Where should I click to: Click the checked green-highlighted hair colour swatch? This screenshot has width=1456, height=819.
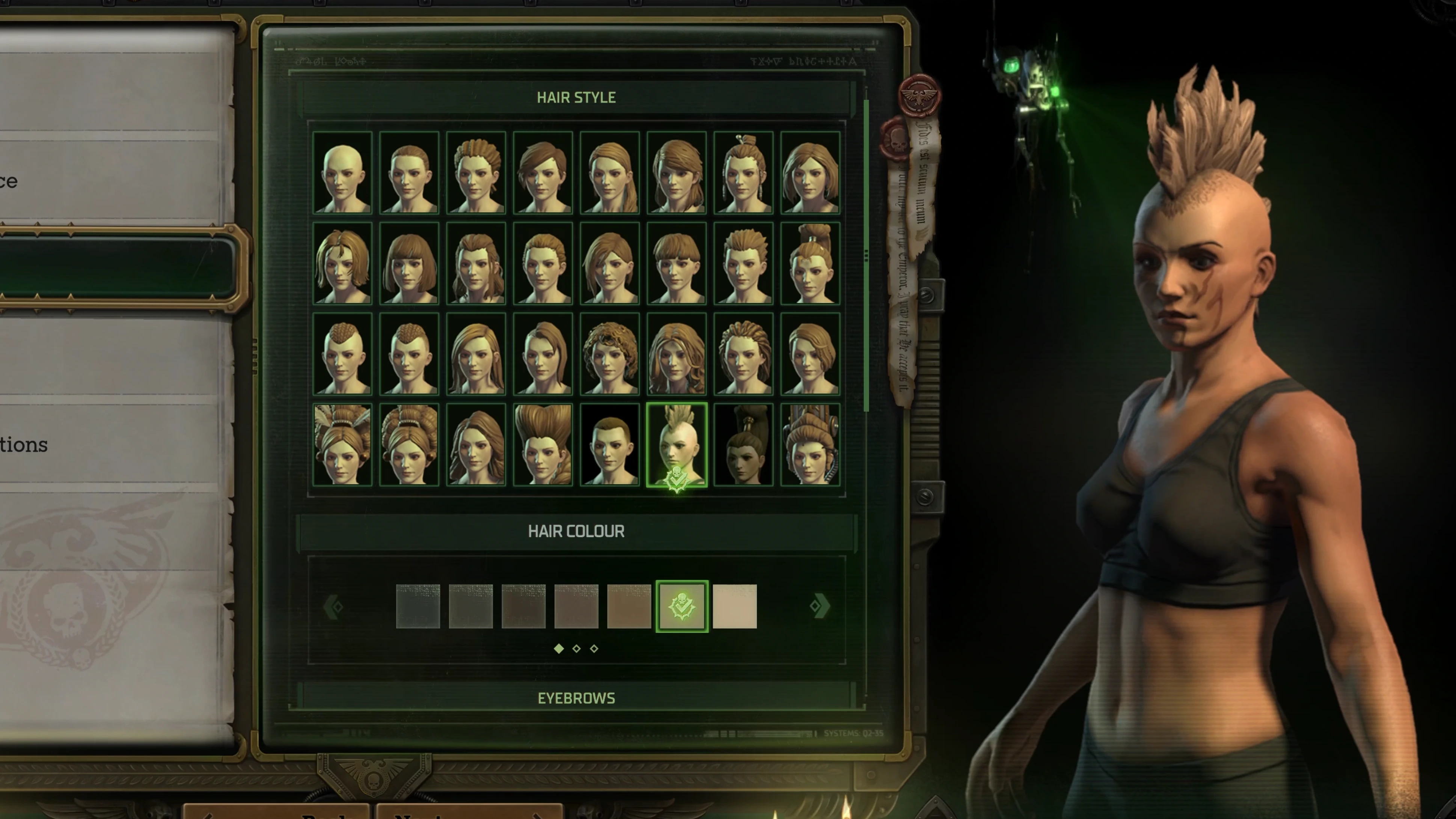coord(682,606)
